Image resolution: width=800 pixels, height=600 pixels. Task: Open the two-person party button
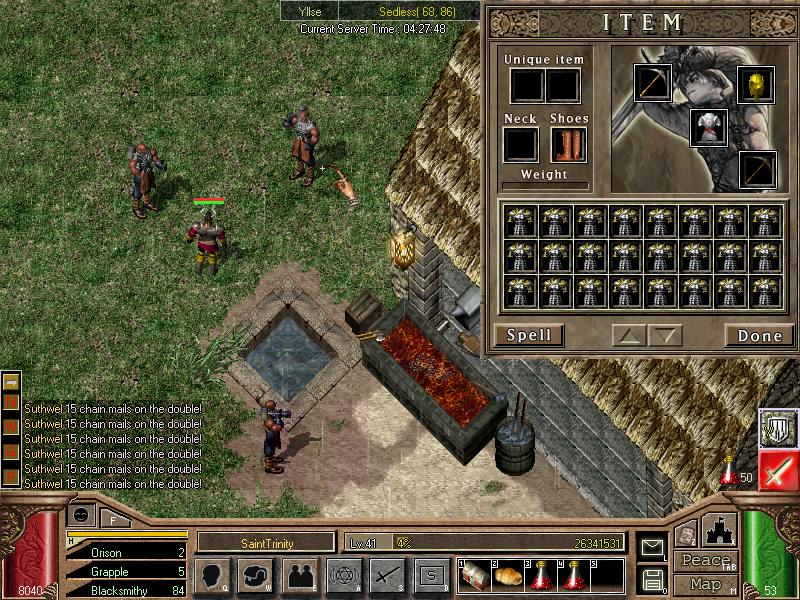click(299, 575)
